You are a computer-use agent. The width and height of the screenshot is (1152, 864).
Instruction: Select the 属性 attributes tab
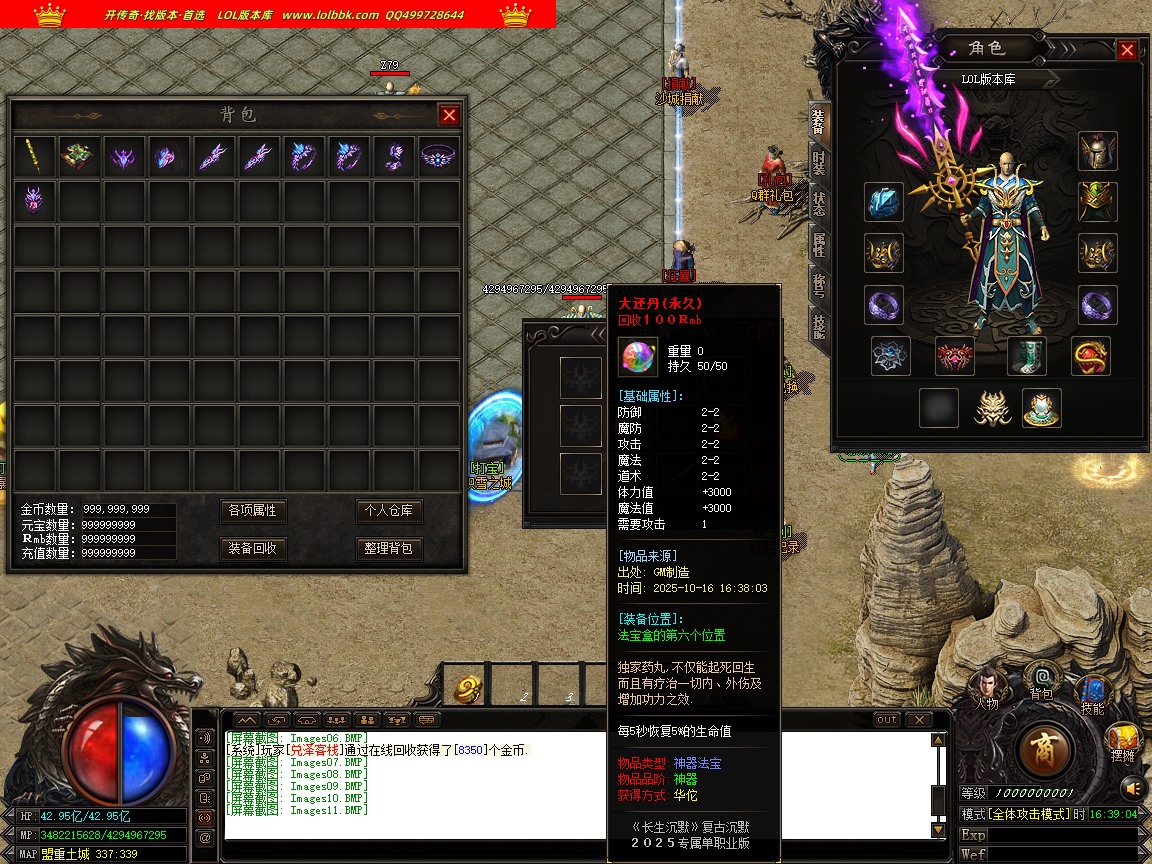tap(818, 243)
